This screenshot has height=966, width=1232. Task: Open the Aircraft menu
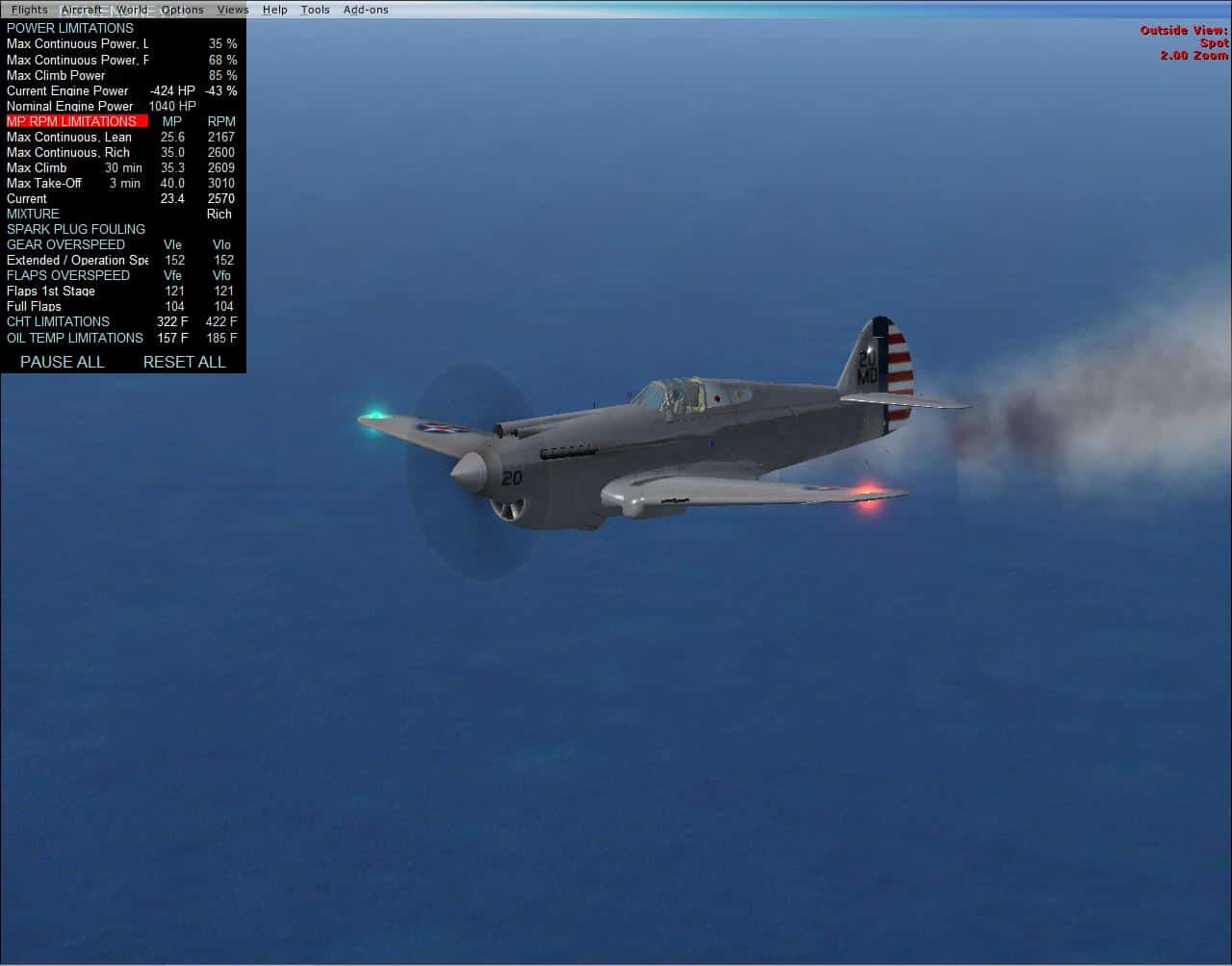(x=82, y=10)
